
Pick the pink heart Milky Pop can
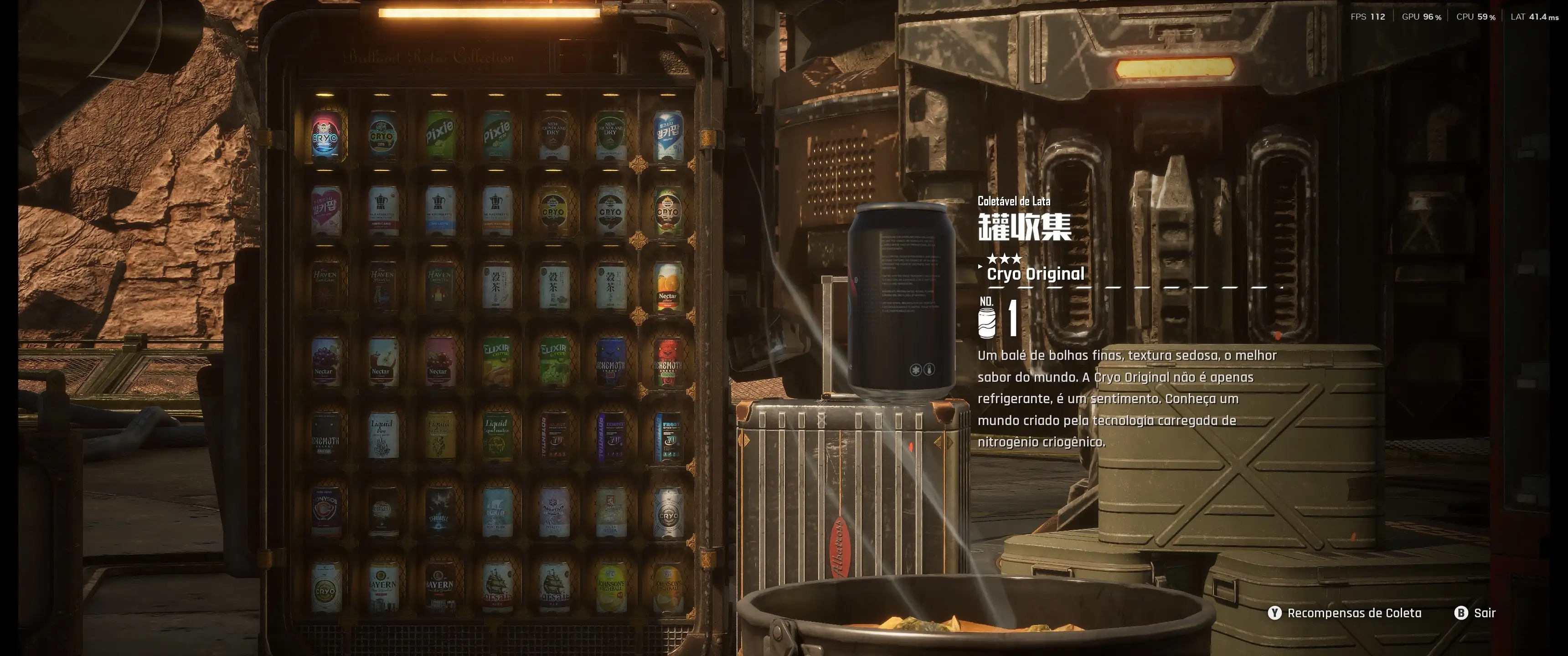click(325, 210)
